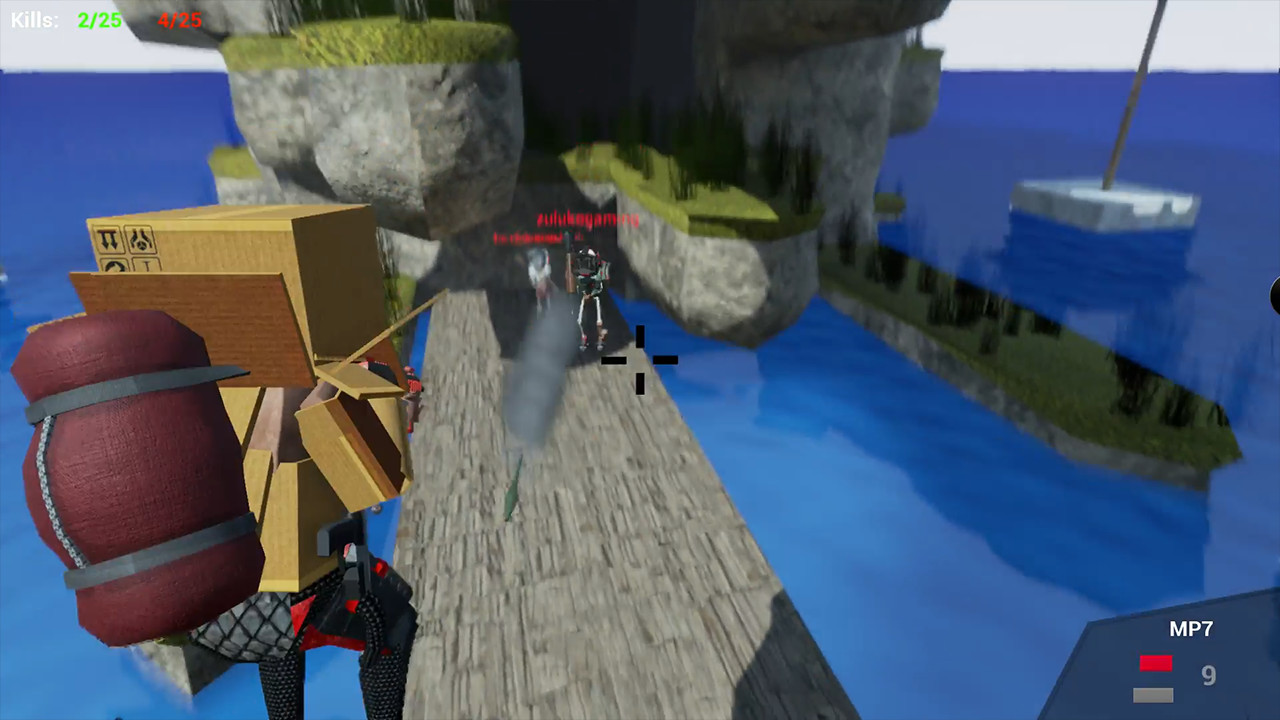Click the crosshair in screen center
This screenshot has width=1280, height=720.
click(640, 360)
